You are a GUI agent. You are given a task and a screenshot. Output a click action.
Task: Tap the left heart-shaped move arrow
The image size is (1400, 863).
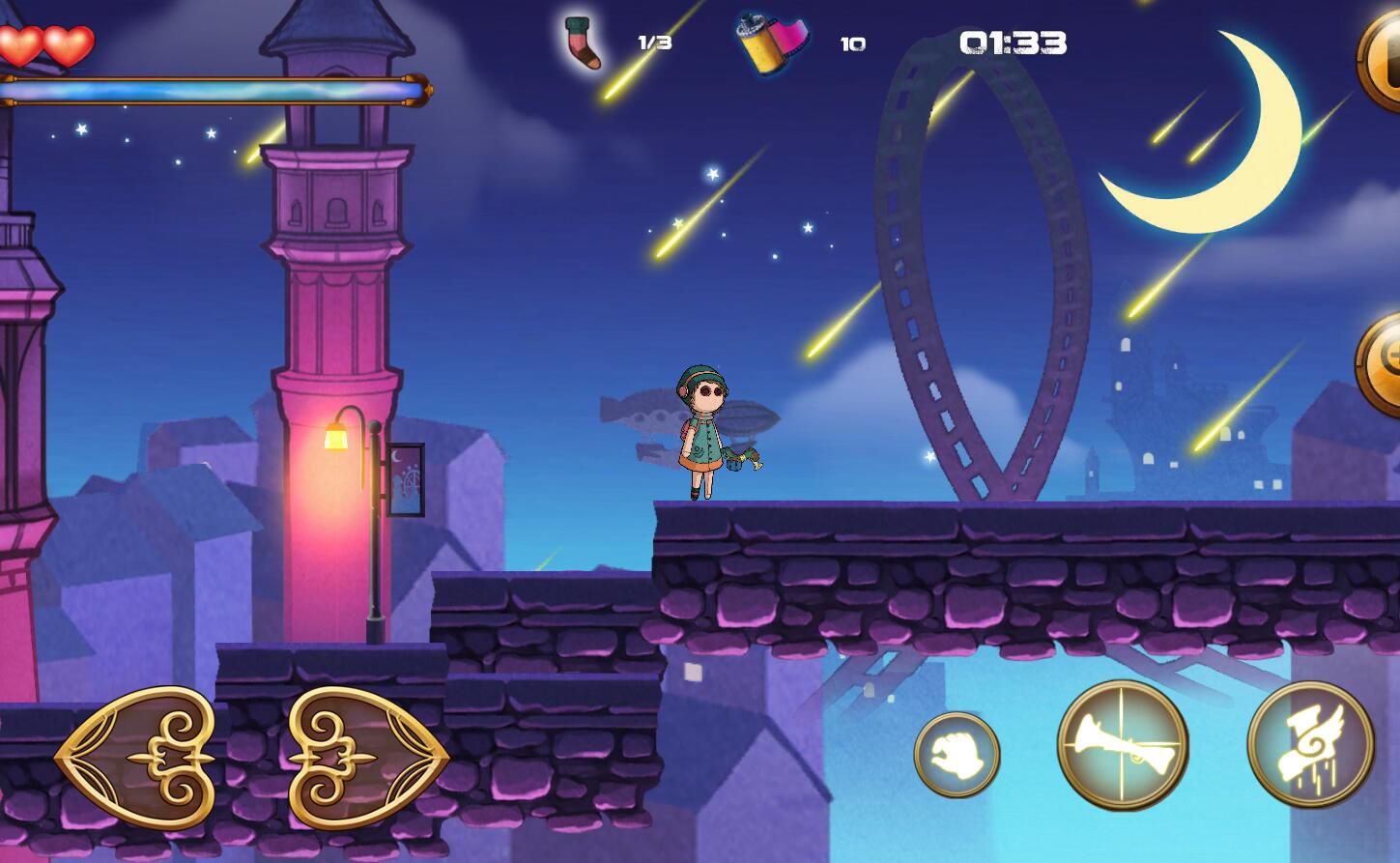point(136,758)
